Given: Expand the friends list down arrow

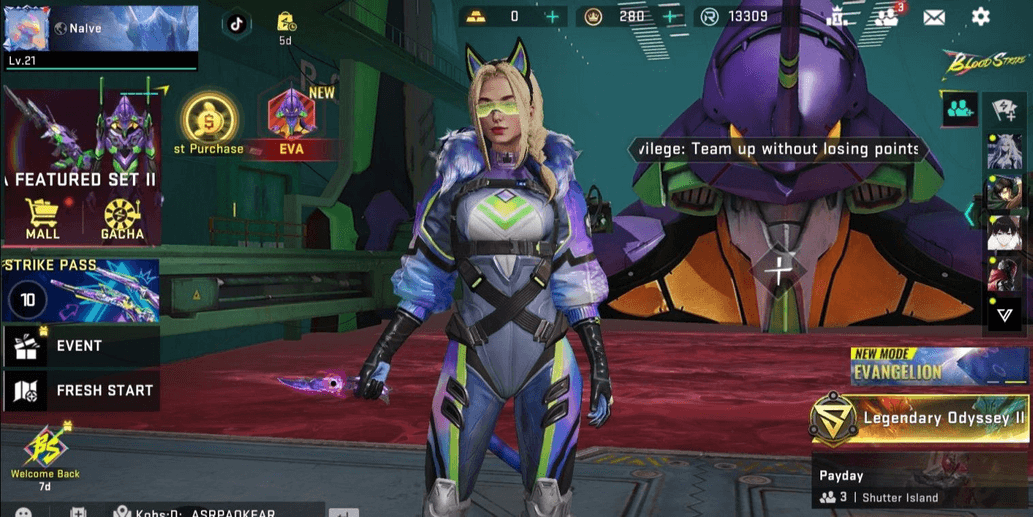Looking at the screenshot, I should click(x=1005, y=316).
